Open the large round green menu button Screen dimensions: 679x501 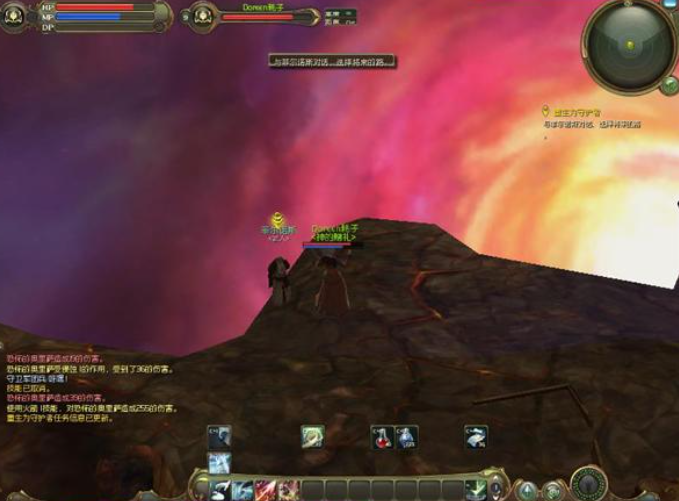(x=587, y=481)
